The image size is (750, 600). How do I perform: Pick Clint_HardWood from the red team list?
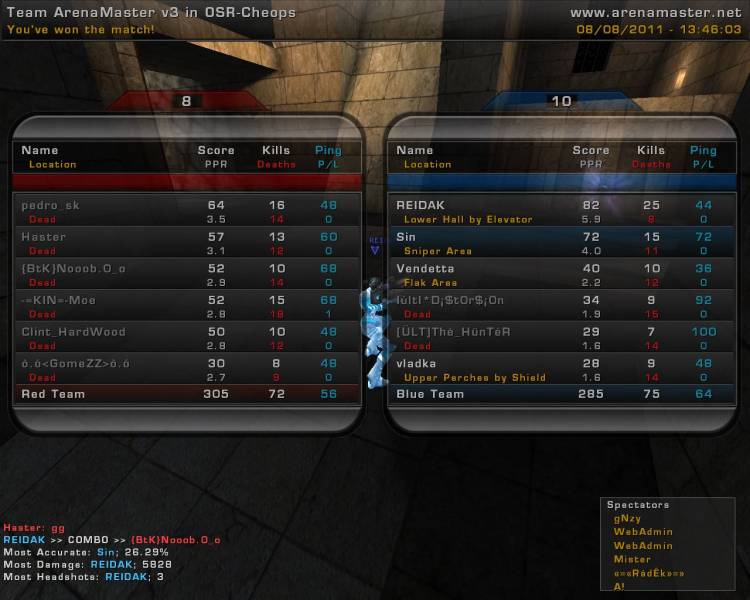(186, 338)
